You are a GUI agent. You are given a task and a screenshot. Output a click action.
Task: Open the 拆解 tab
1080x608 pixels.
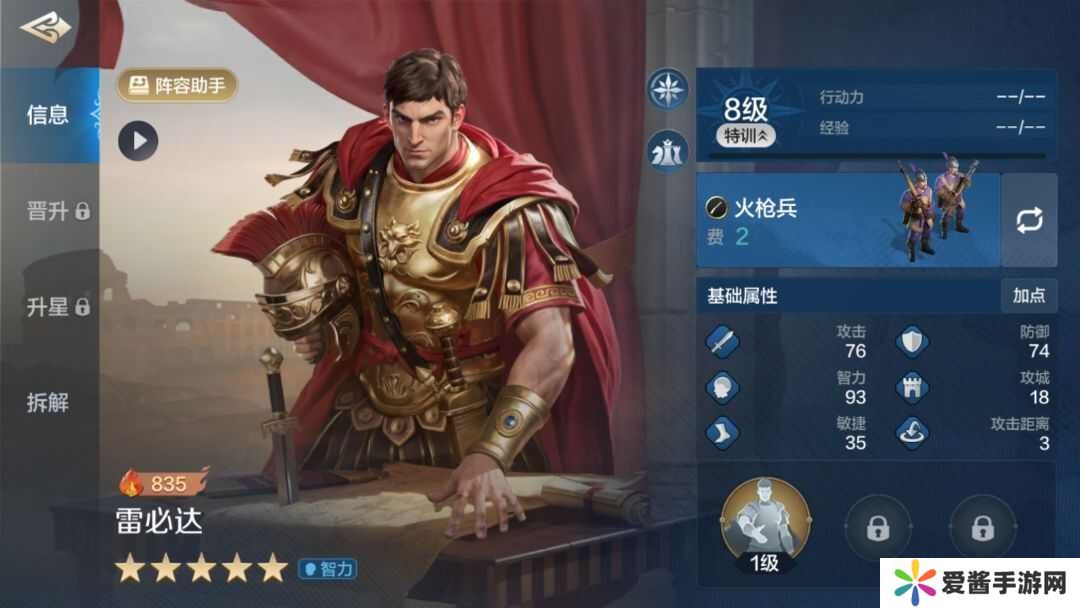[48, 403]
